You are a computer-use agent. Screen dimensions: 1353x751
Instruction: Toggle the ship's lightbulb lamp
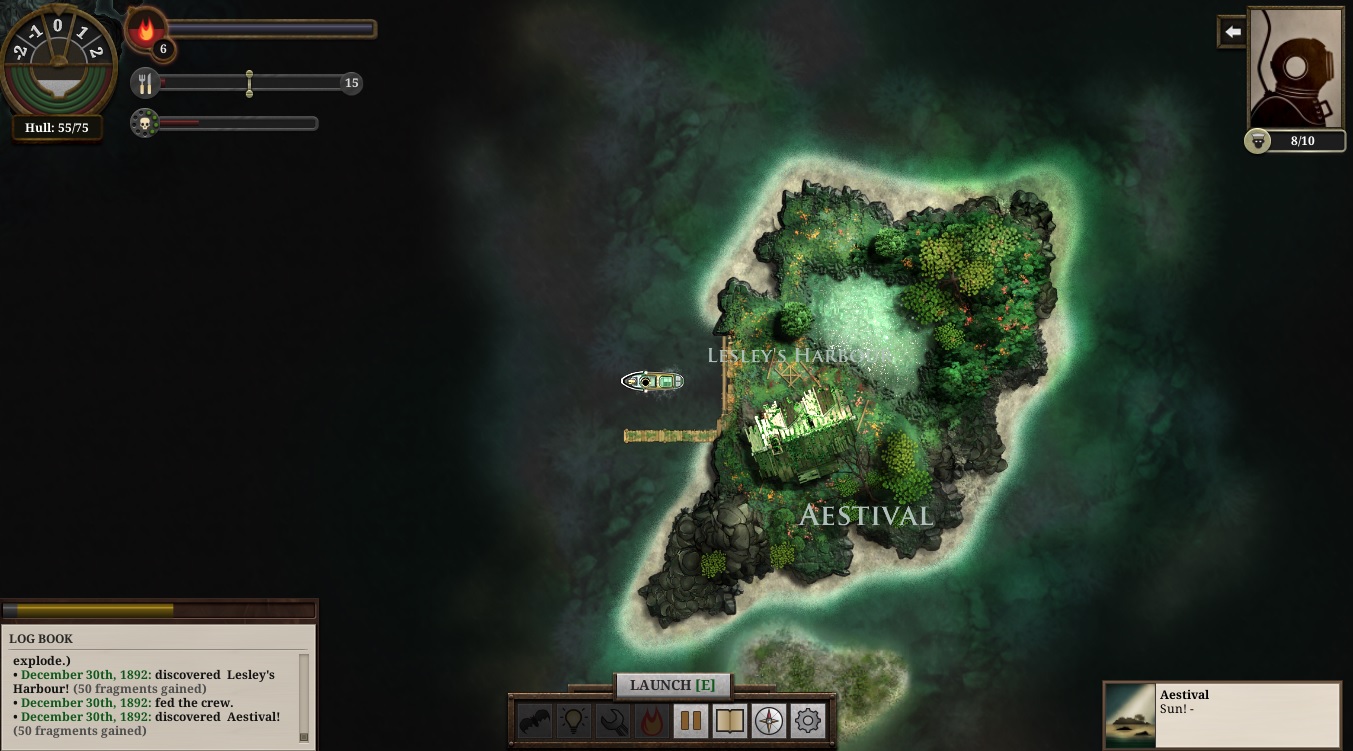[574, 720]
